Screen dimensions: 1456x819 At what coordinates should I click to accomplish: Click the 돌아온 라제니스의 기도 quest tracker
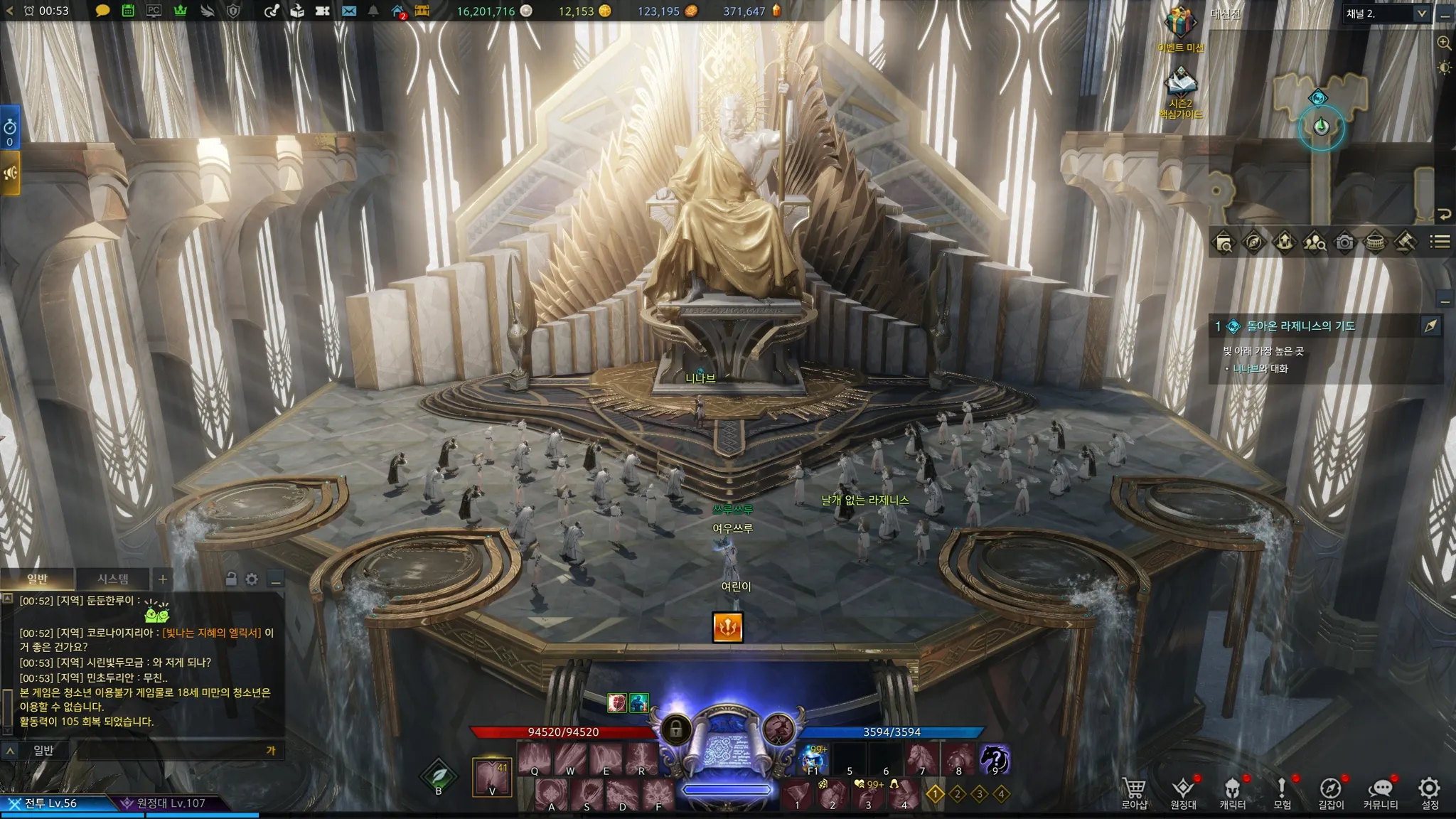(x=1300, y=326)
